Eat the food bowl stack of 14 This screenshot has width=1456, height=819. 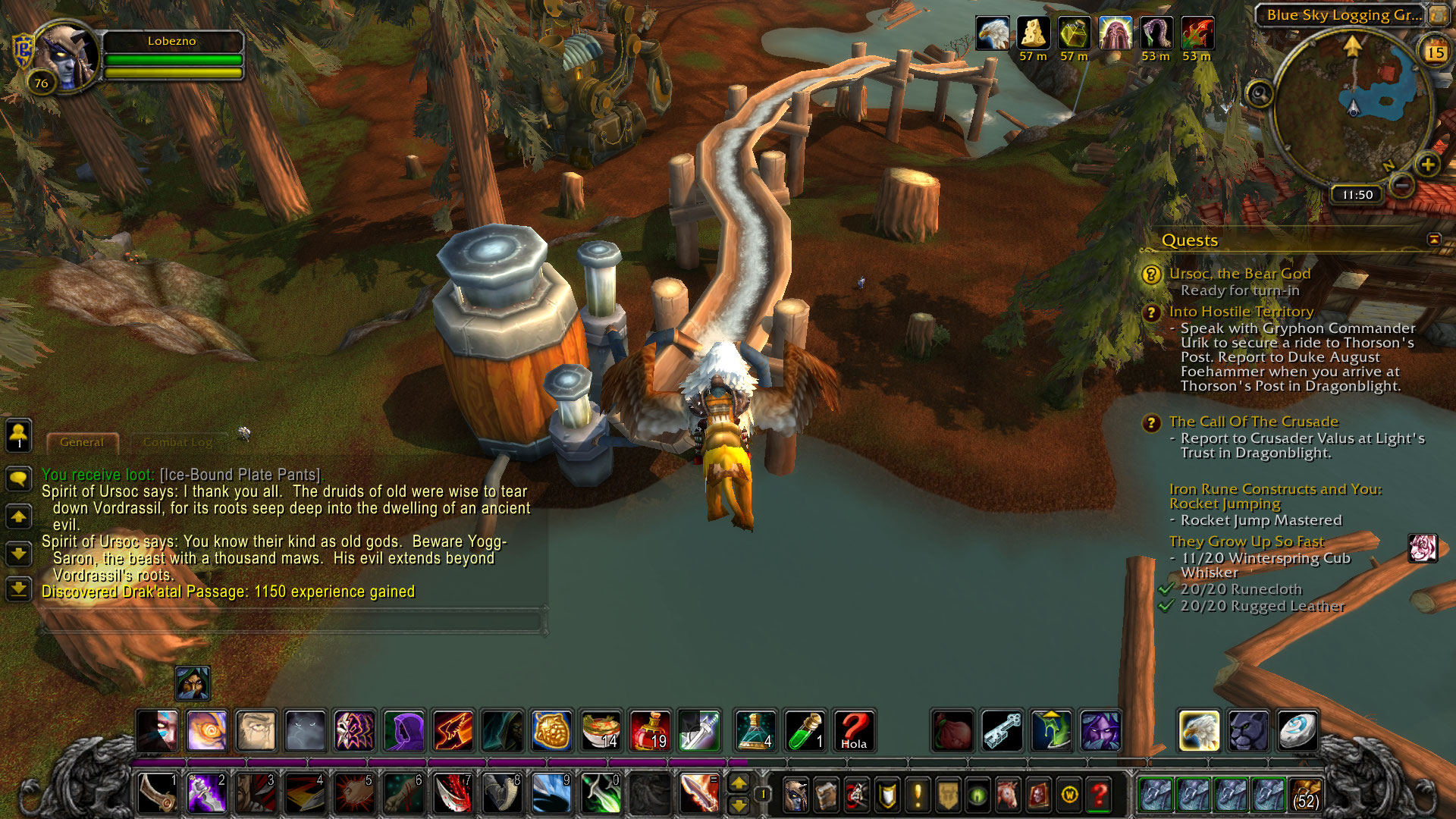(601, 730)
